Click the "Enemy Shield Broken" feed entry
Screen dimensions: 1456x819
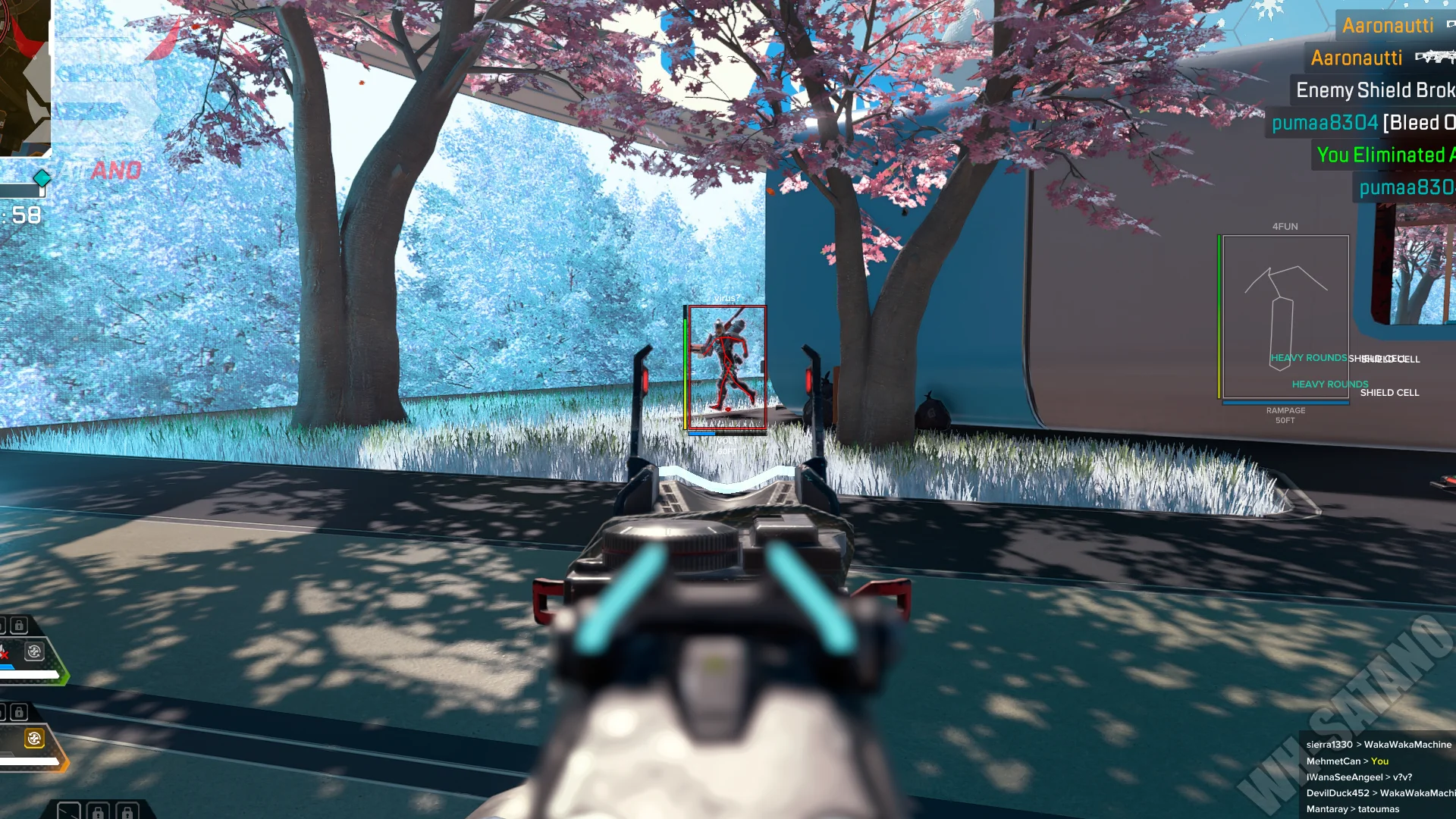[1374, 90]
